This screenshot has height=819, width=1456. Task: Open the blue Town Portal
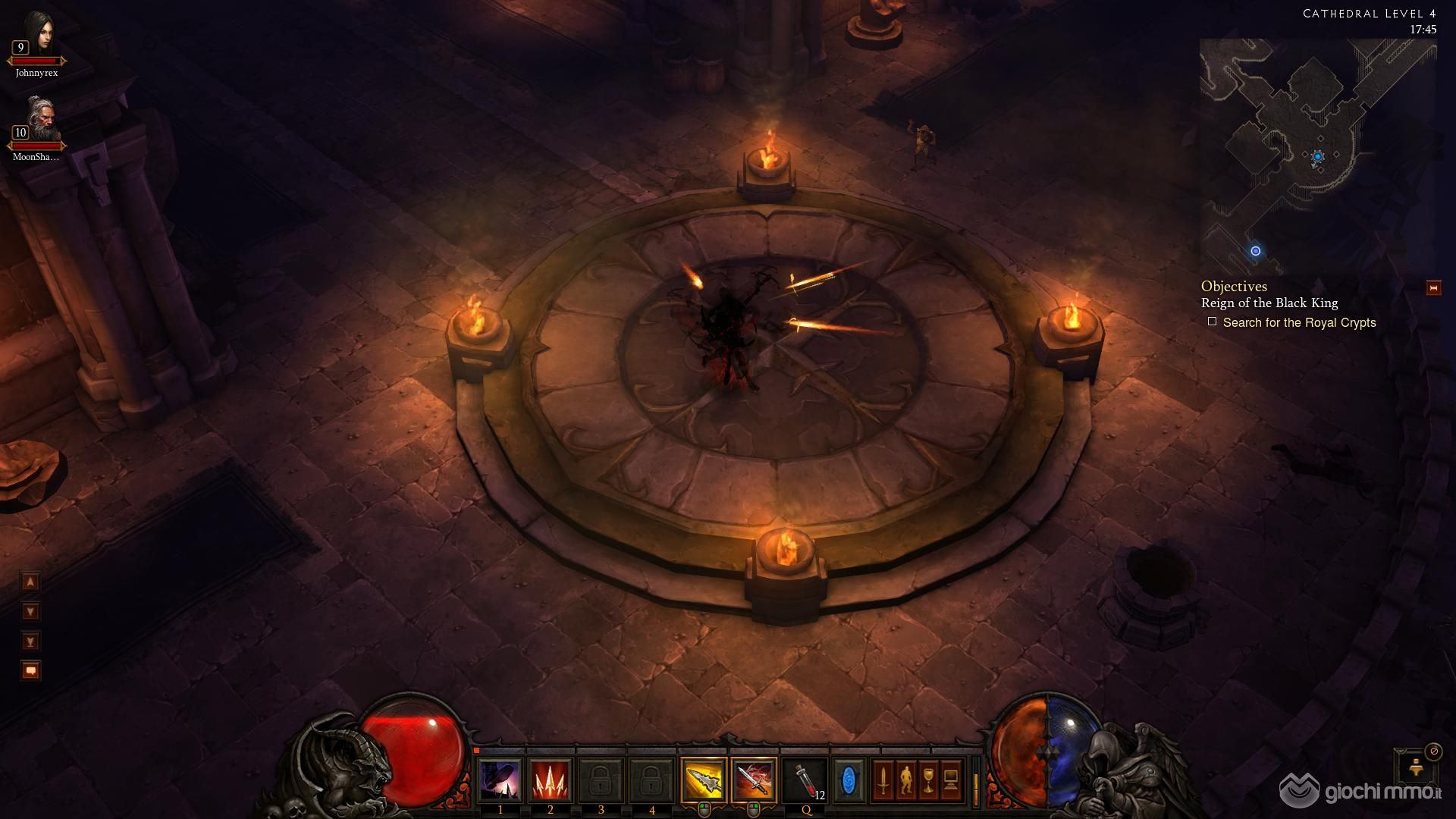click(849, 780)
